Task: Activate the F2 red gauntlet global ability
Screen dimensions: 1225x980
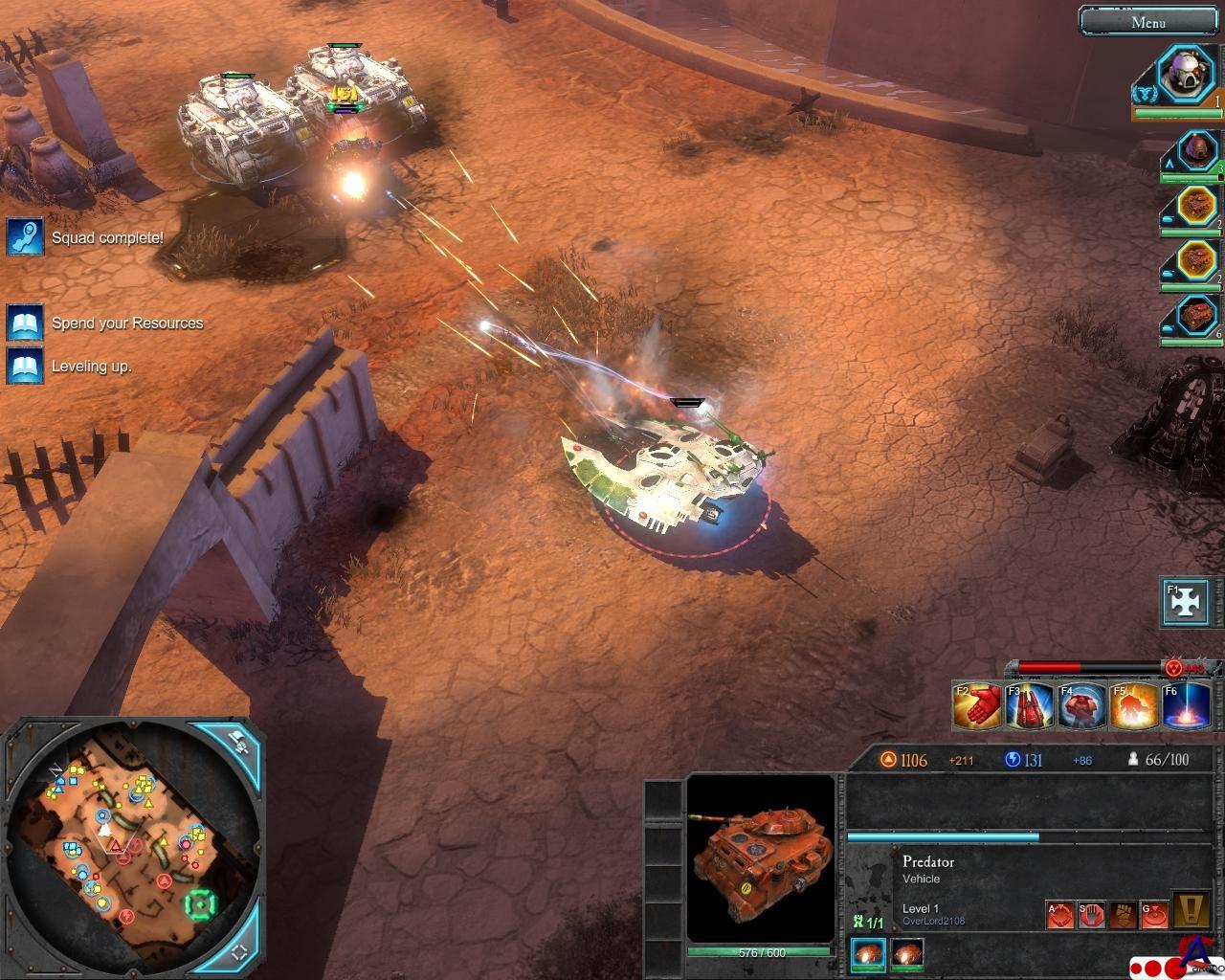Action: pyautogui.click(x=977, y=706)
